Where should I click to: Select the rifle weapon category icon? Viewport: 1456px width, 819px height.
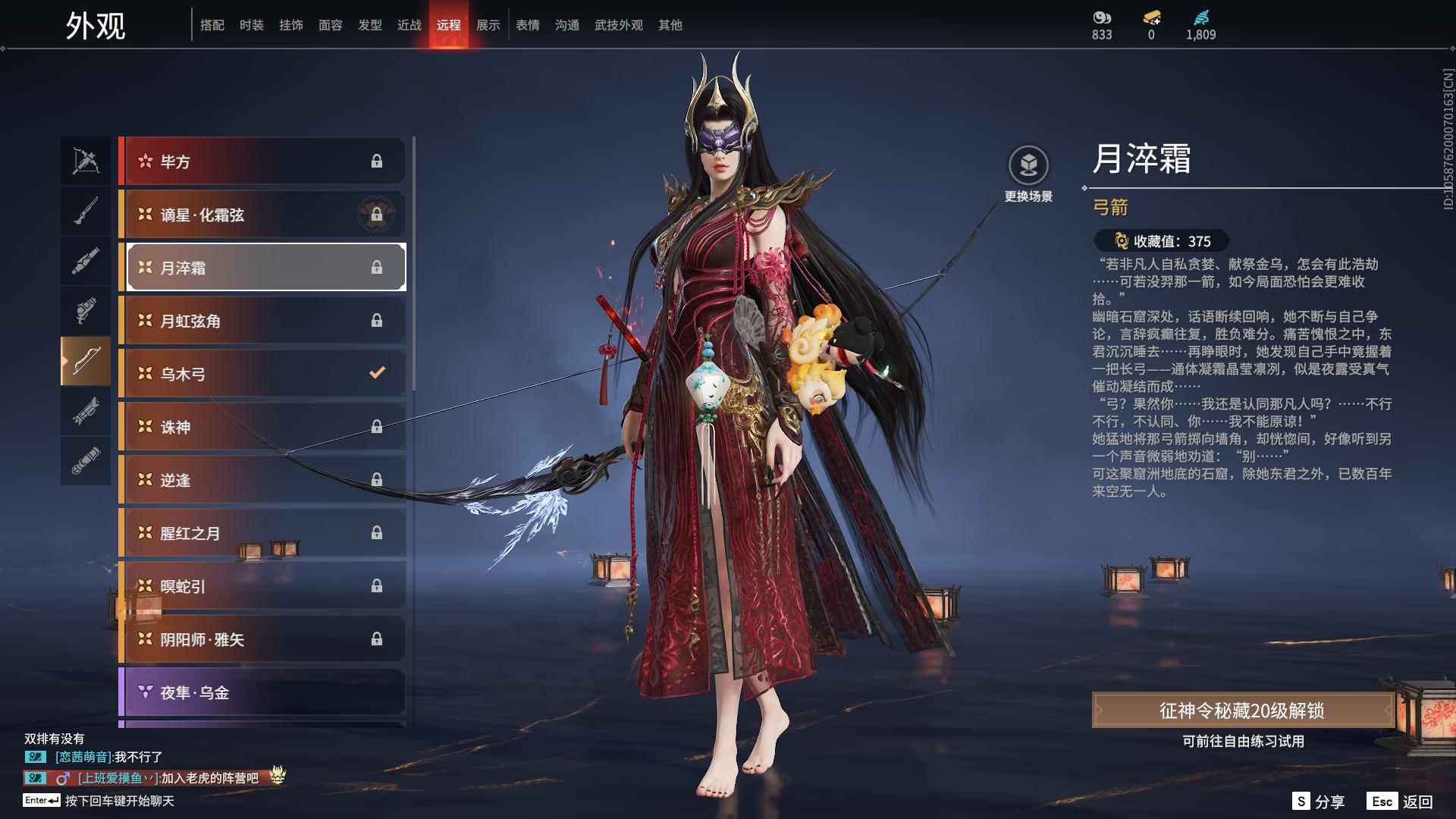(86, 210)
